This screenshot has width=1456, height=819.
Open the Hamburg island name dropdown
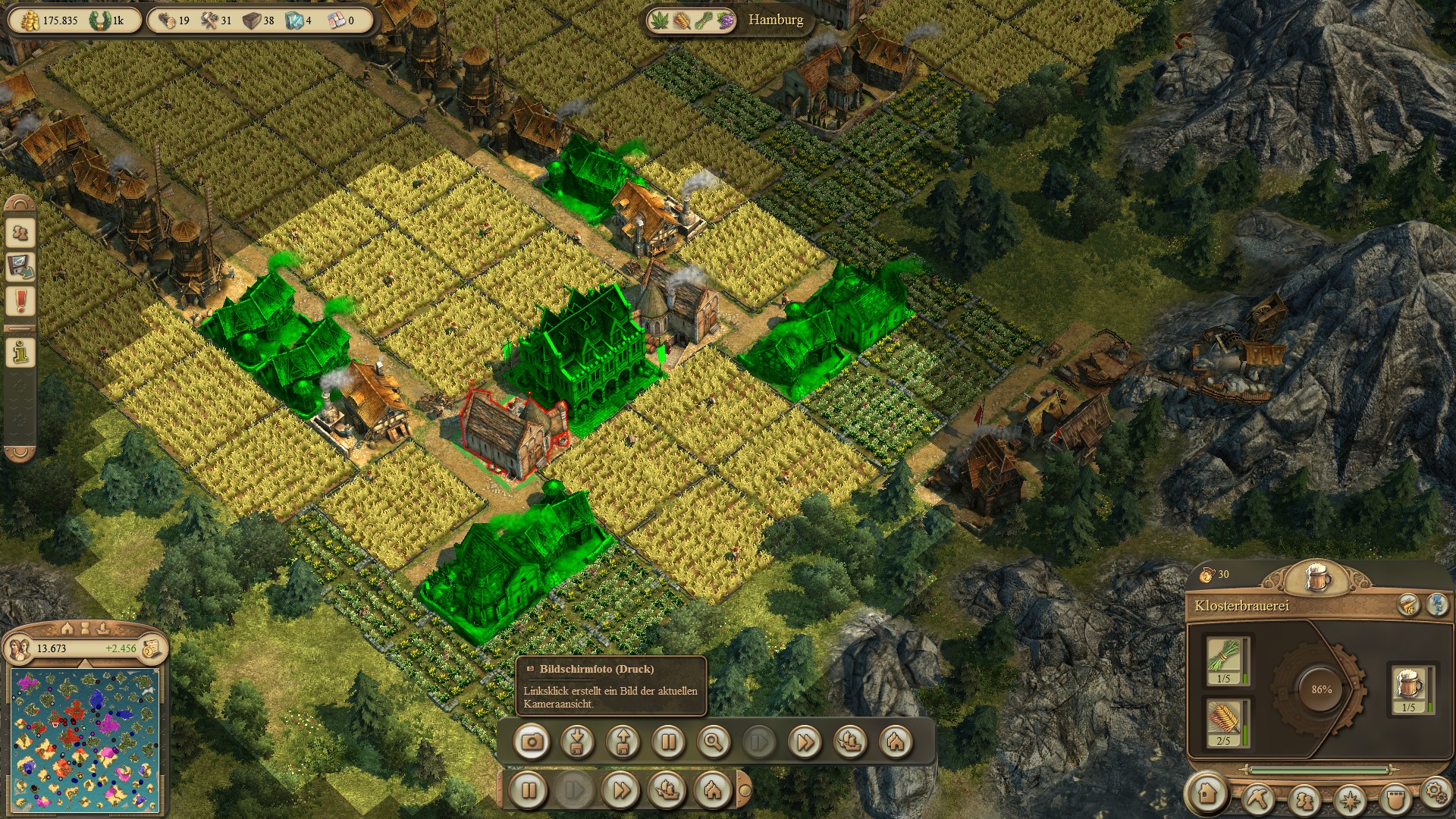(x=776, y=20)
